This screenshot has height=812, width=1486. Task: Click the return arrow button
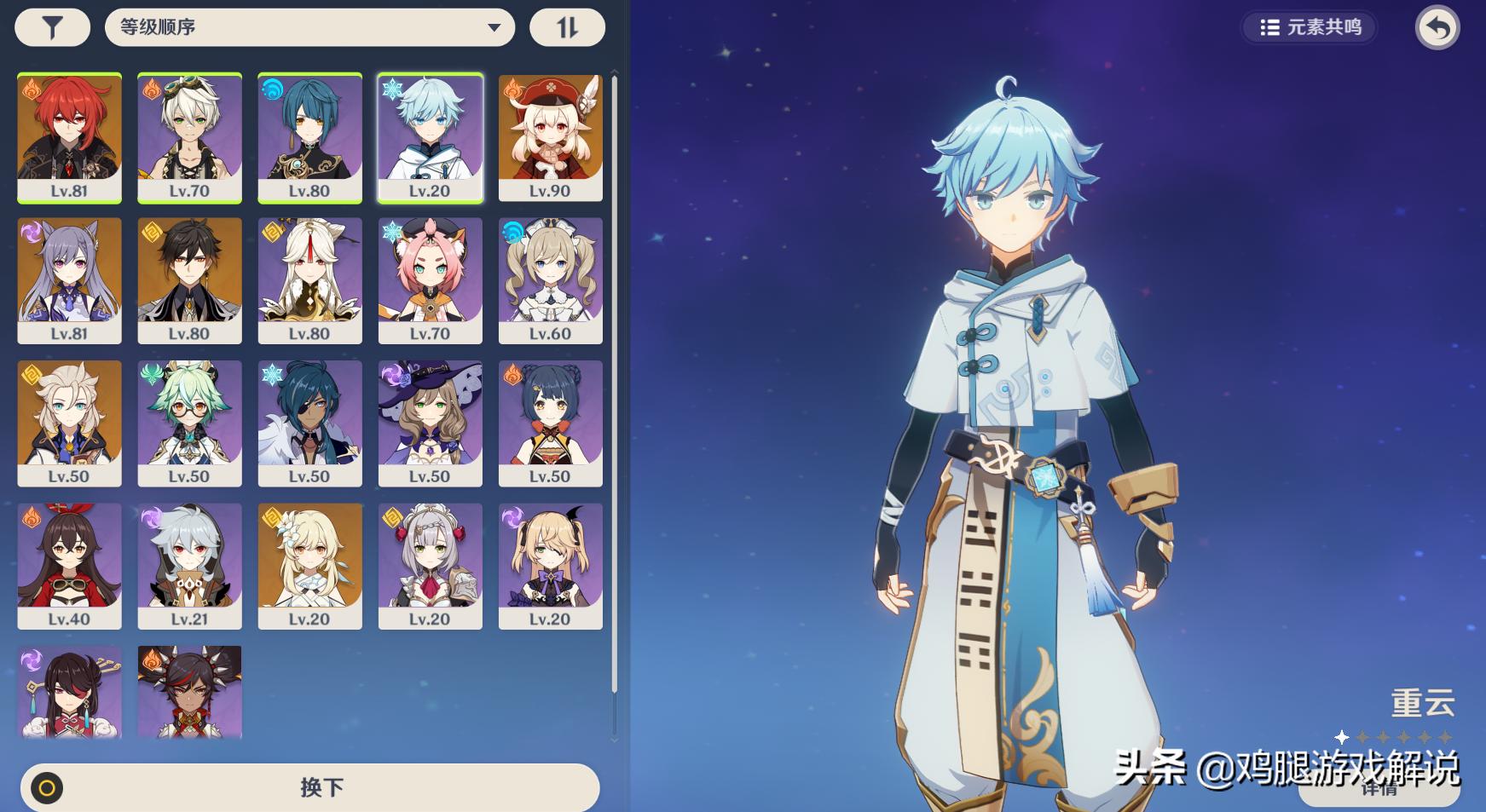point(1437,28)
